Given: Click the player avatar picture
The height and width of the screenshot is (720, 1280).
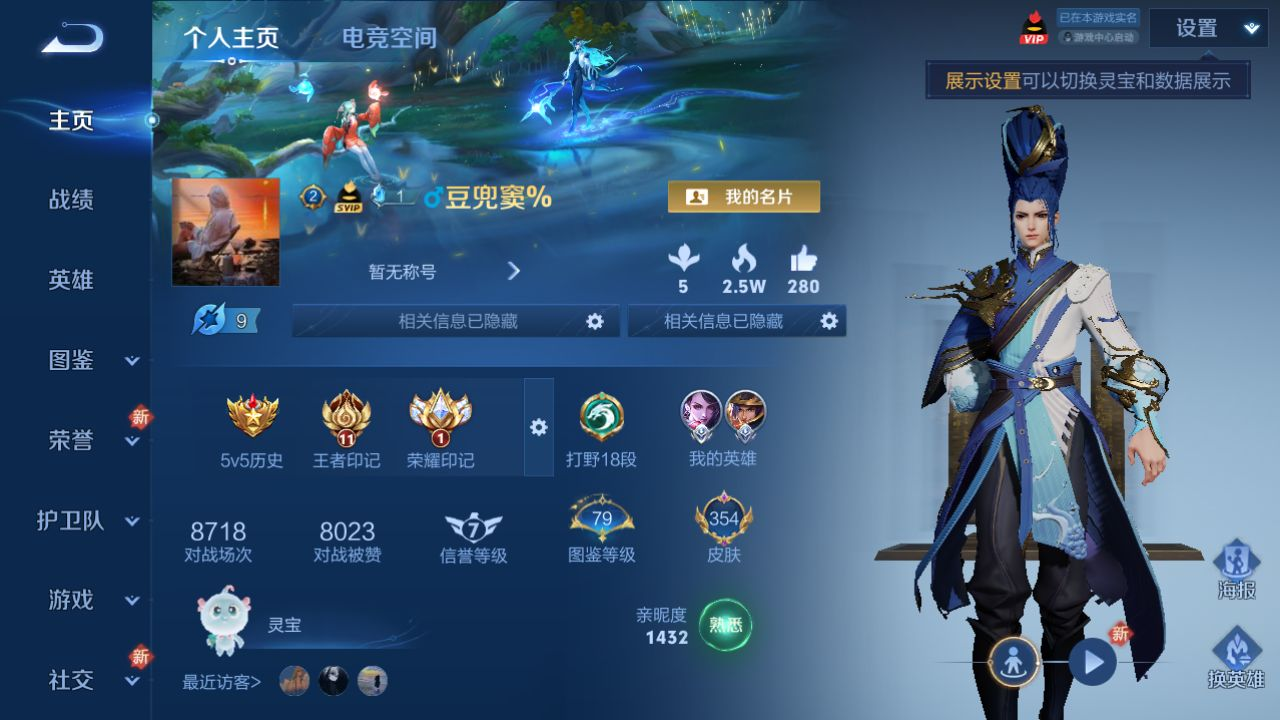Looking at the screenshot, I should pos(226,232).
